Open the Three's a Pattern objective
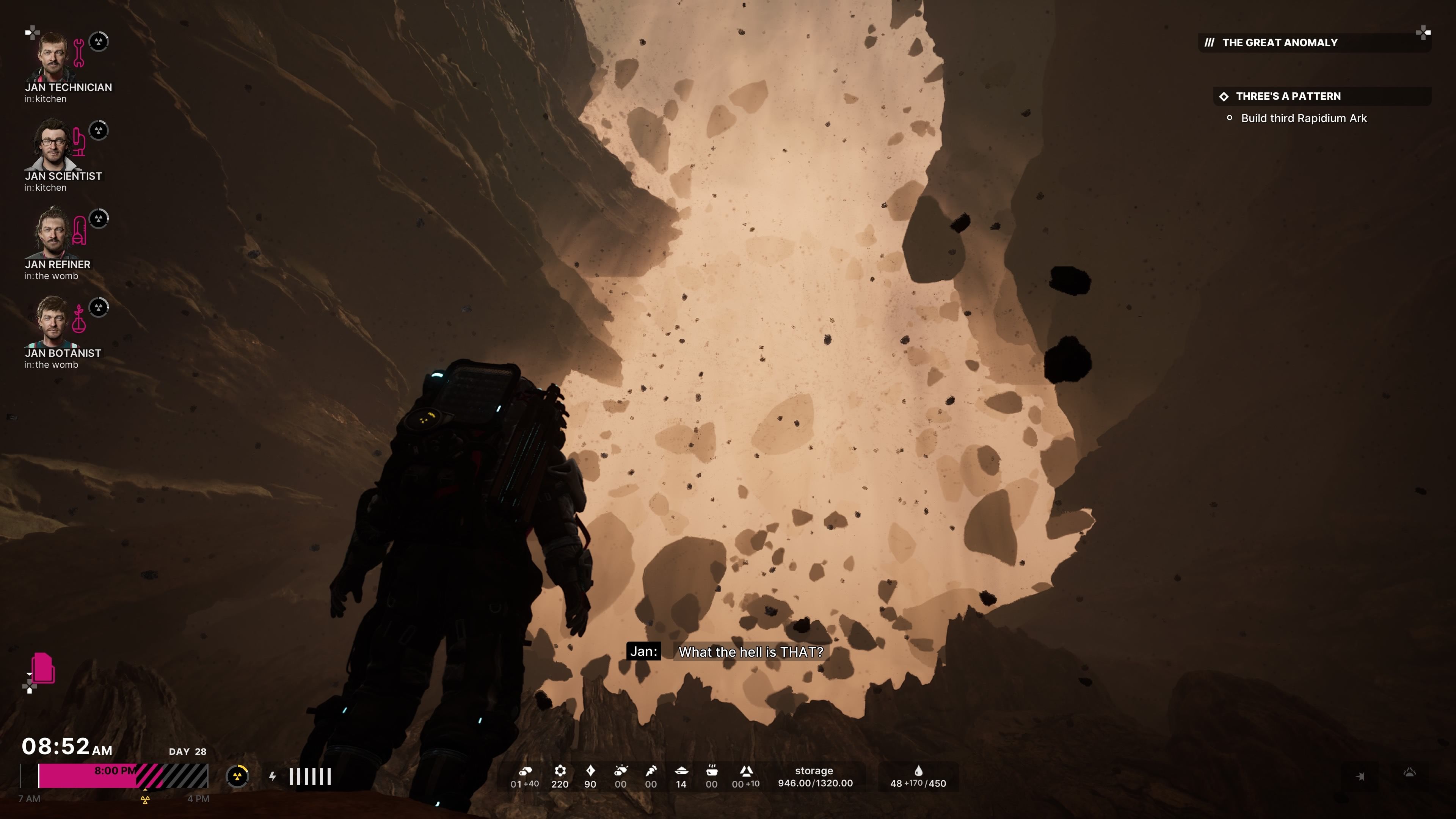1456x819 pixels. 1288,96
